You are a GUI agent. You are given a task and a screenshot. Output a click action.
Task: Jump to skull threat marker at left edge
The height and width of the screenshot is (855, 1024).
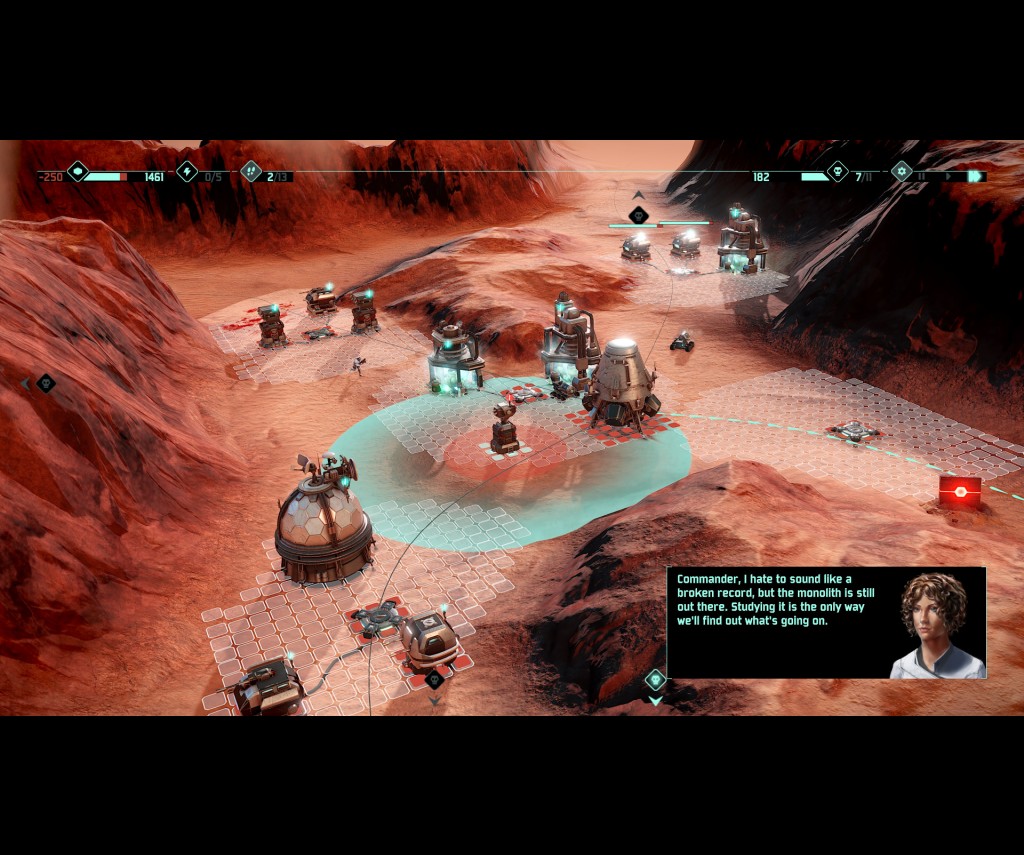point(45,383)
